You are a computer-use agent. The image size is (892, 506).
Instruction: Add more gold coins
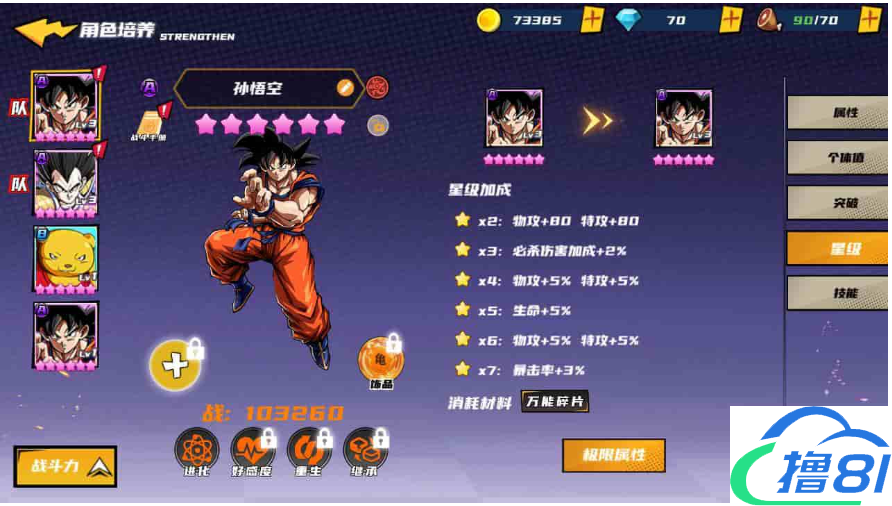point(592,19)
